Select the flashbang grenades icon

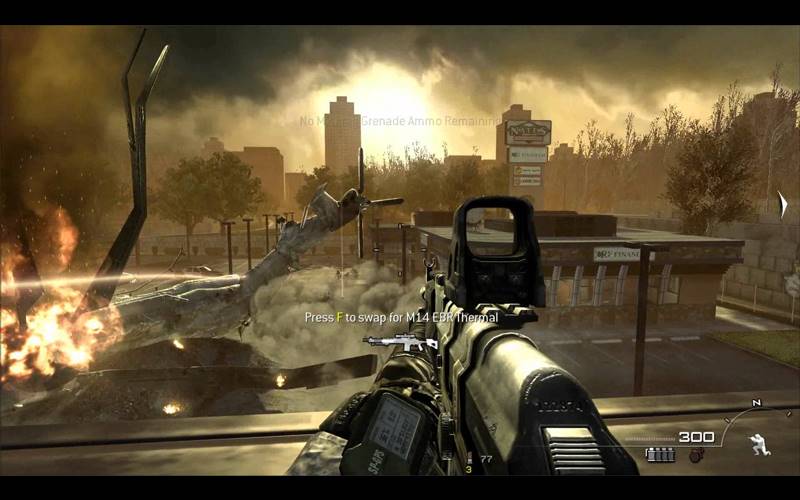pos(660,455)
